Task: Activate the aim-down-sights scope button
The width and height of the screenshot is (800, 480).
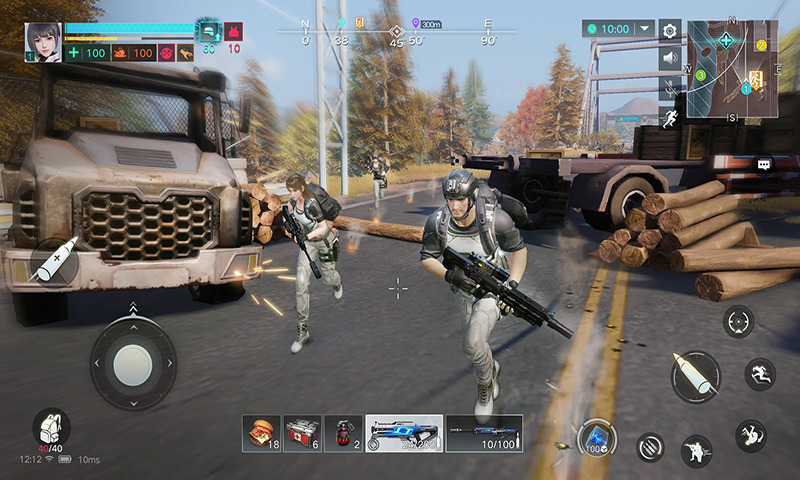Action: (739, 322)
